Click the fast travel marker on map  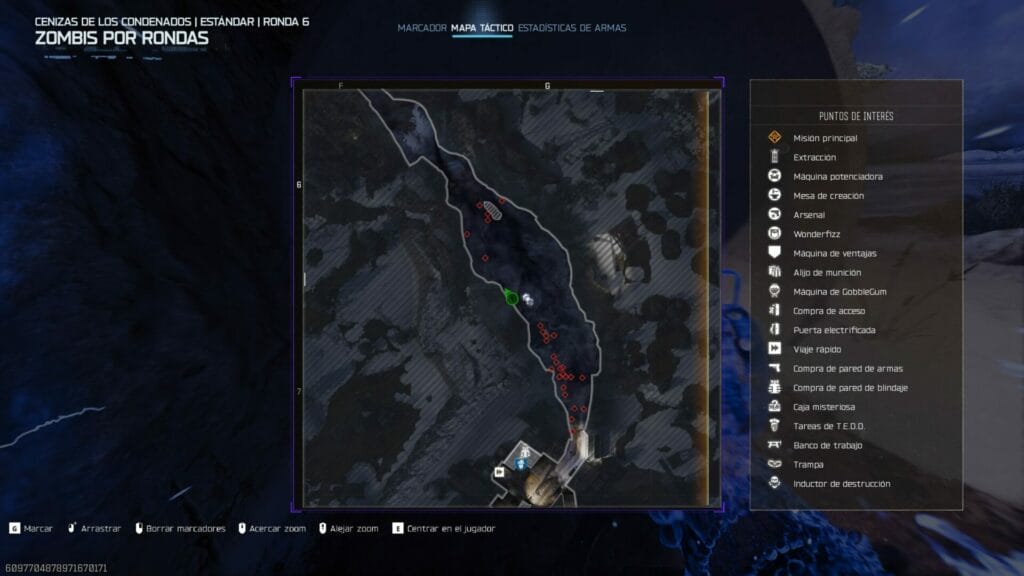pyautogui.click(x=499, y=472)
